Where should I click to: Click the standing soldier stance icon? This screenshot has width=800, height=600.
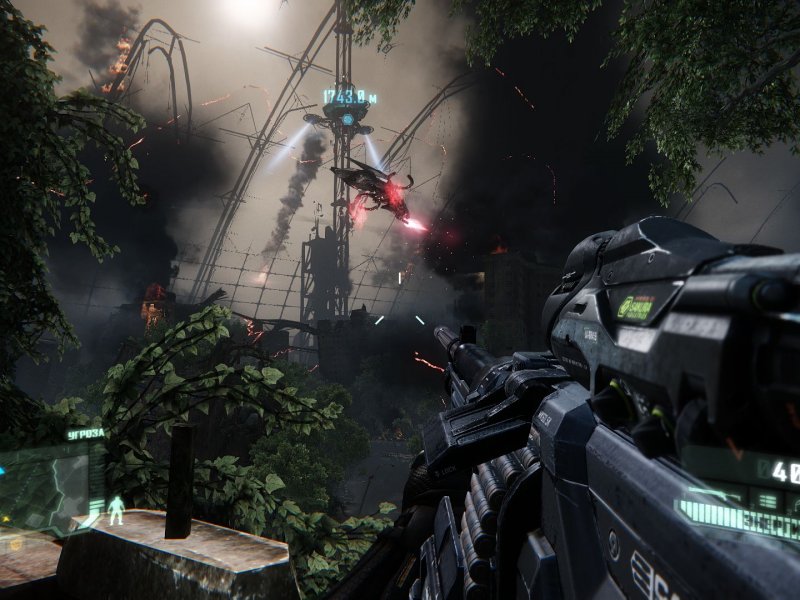[116, 510]
